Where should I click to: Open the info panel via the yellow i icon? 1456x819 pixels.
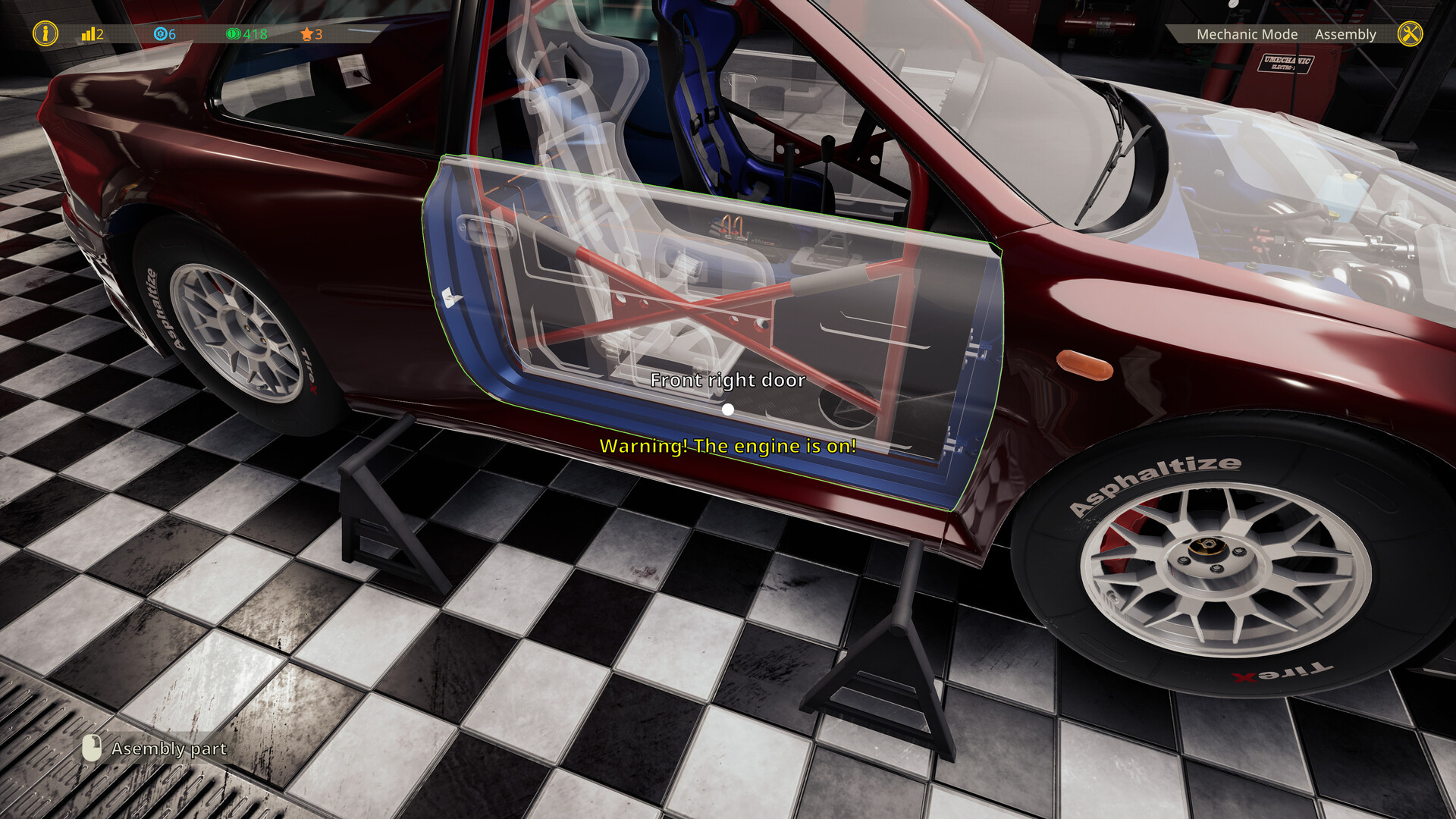pyautogui.click(x=44, y=33)
